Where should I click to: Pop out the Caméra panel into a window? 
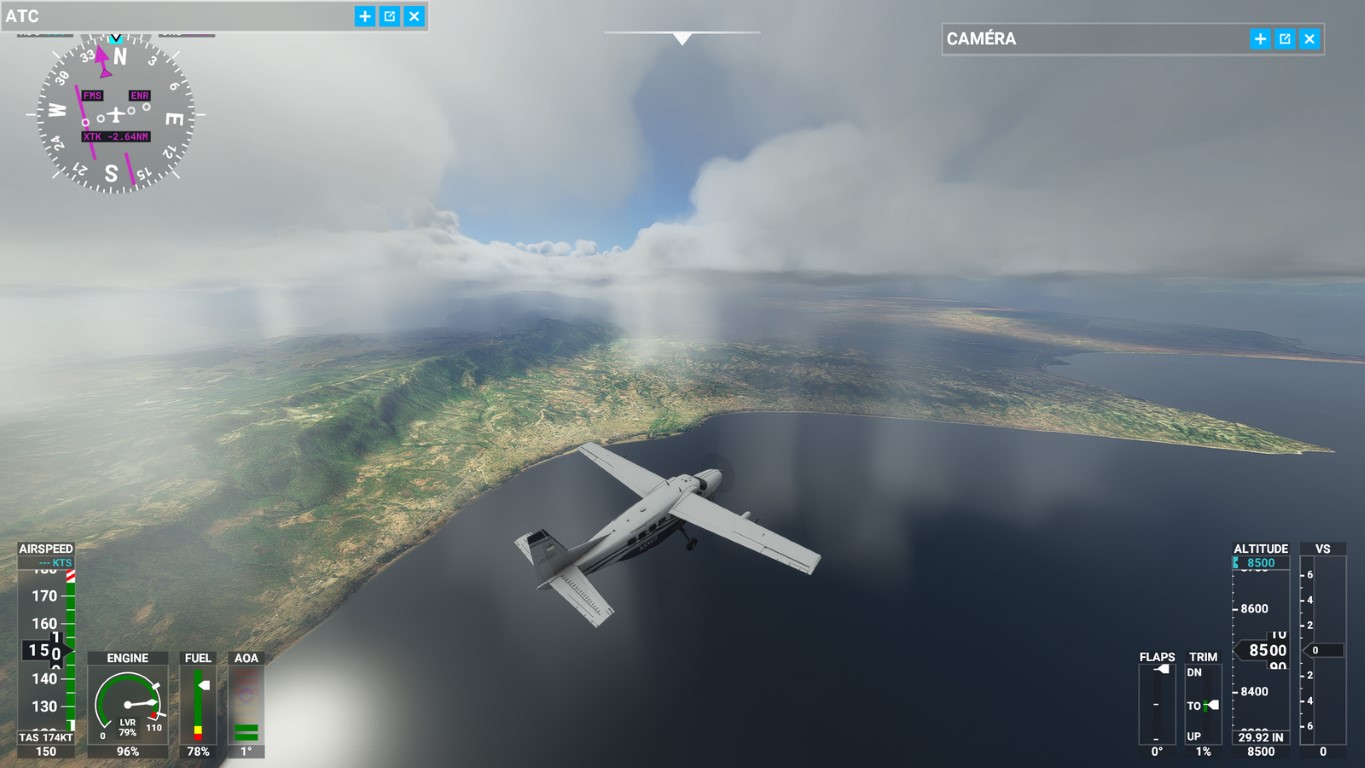tap(1285, 39)
